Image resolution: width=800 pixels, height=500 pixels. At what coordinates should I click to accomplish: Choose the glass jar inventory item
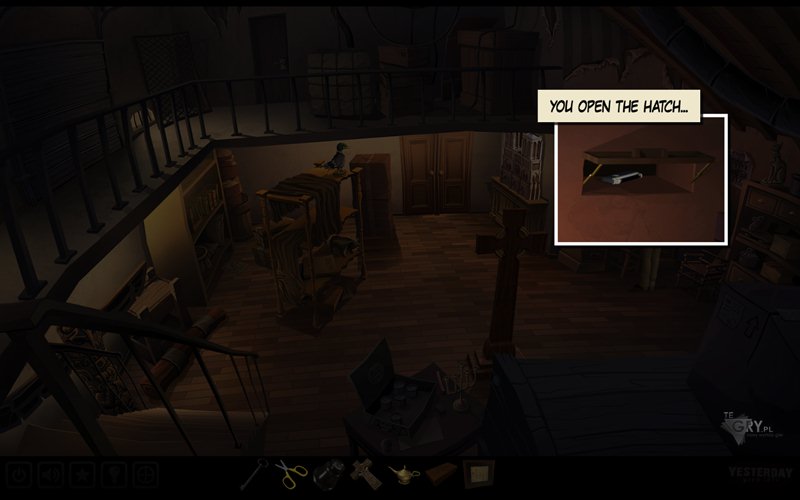coord(328,472)
